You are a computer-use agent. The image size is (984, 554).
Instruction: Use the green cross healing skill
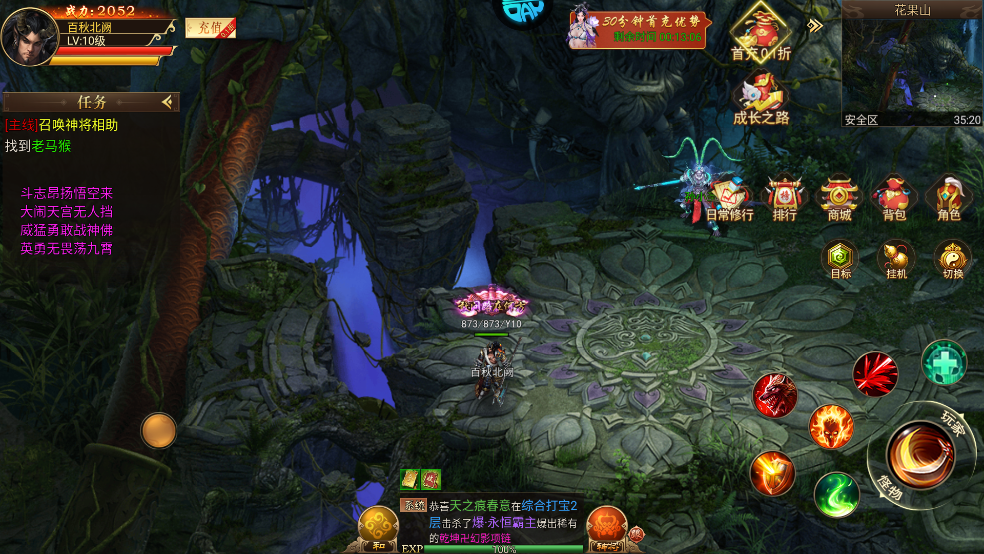coord(943,361)
